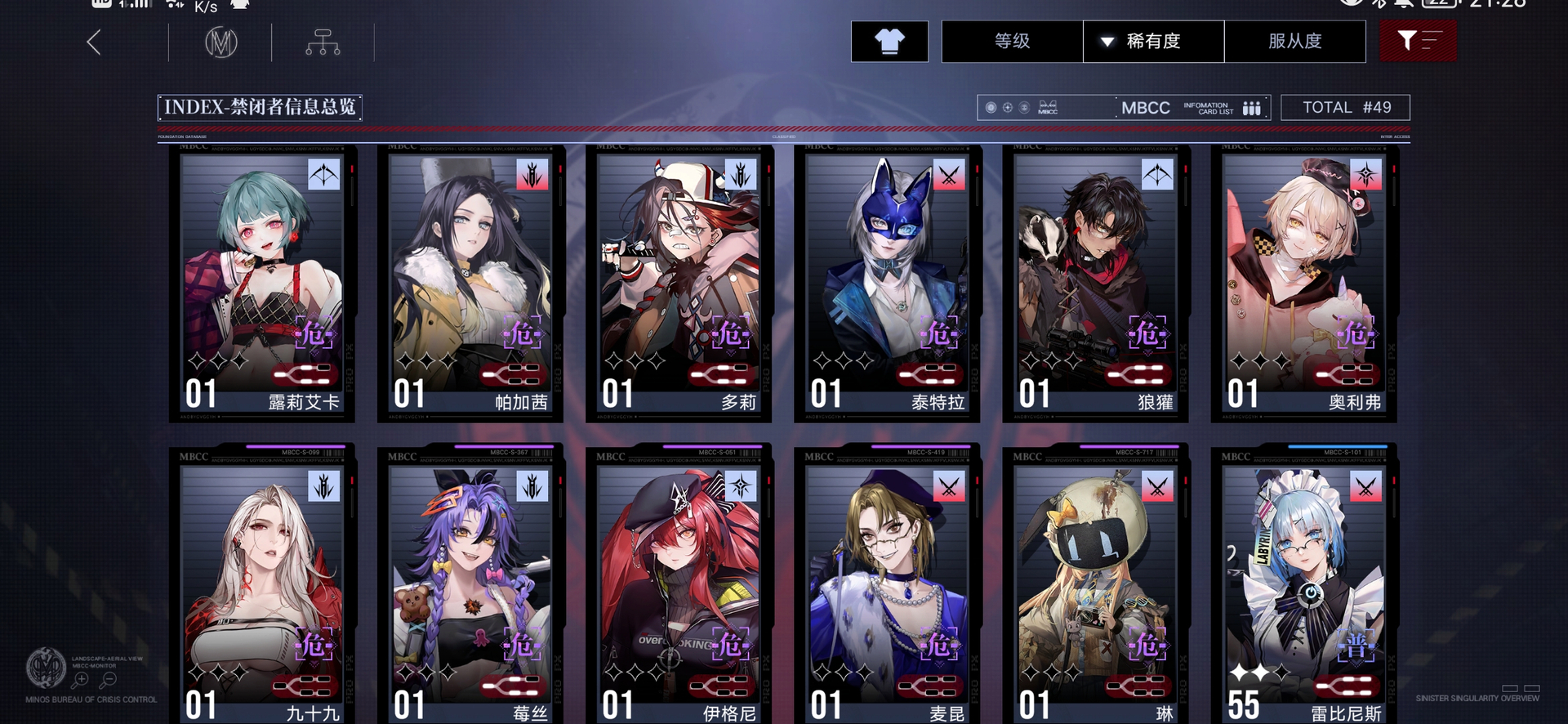Viewport: 1568px width, 724px height.
Task: Sort Sinners by 等级 level
Action: 1012,42
